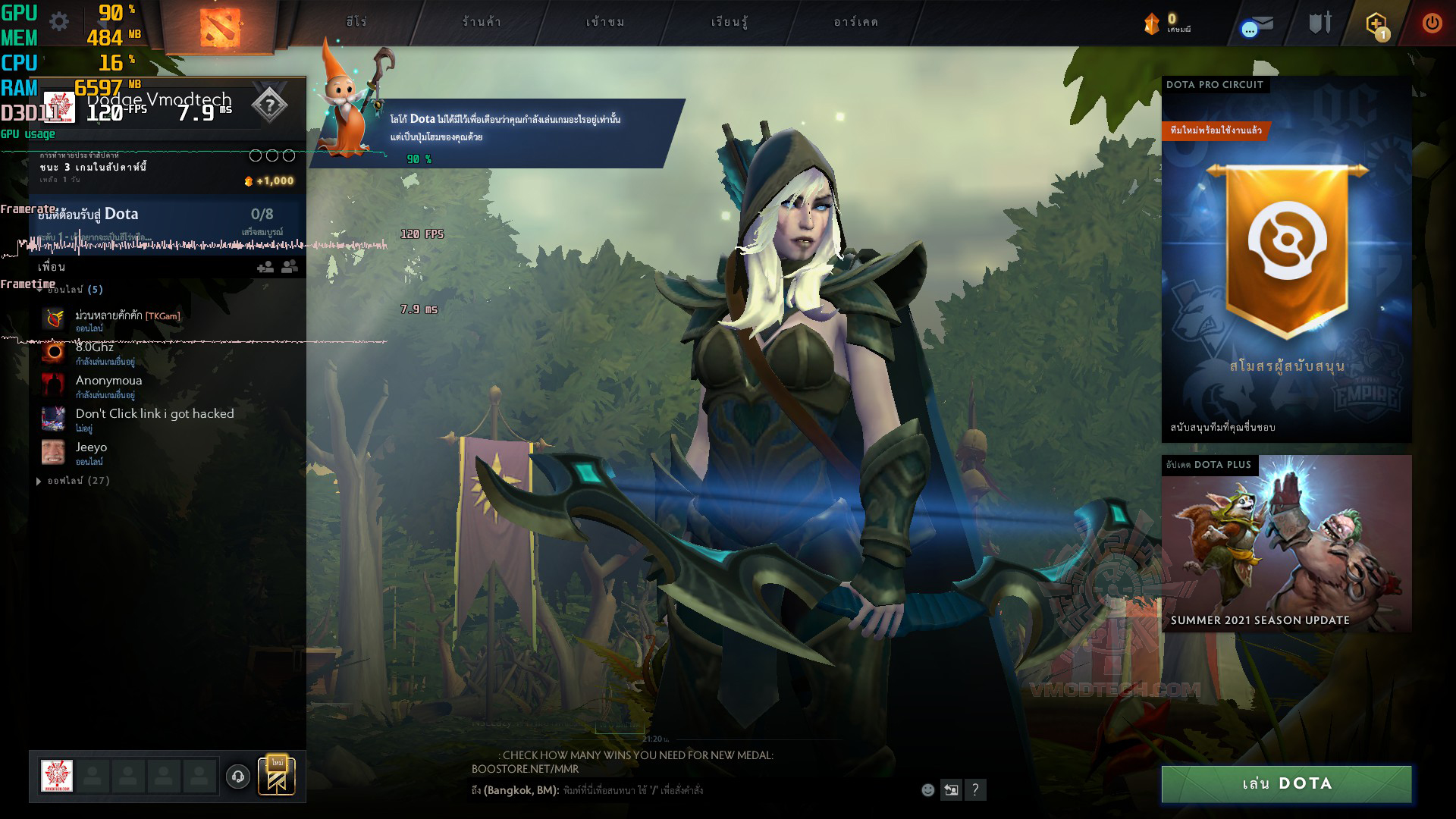Viewport: 1456px width, 819px height.
Task: Go to the เรียนรู้ learn tab
Action: pos(729,22)
